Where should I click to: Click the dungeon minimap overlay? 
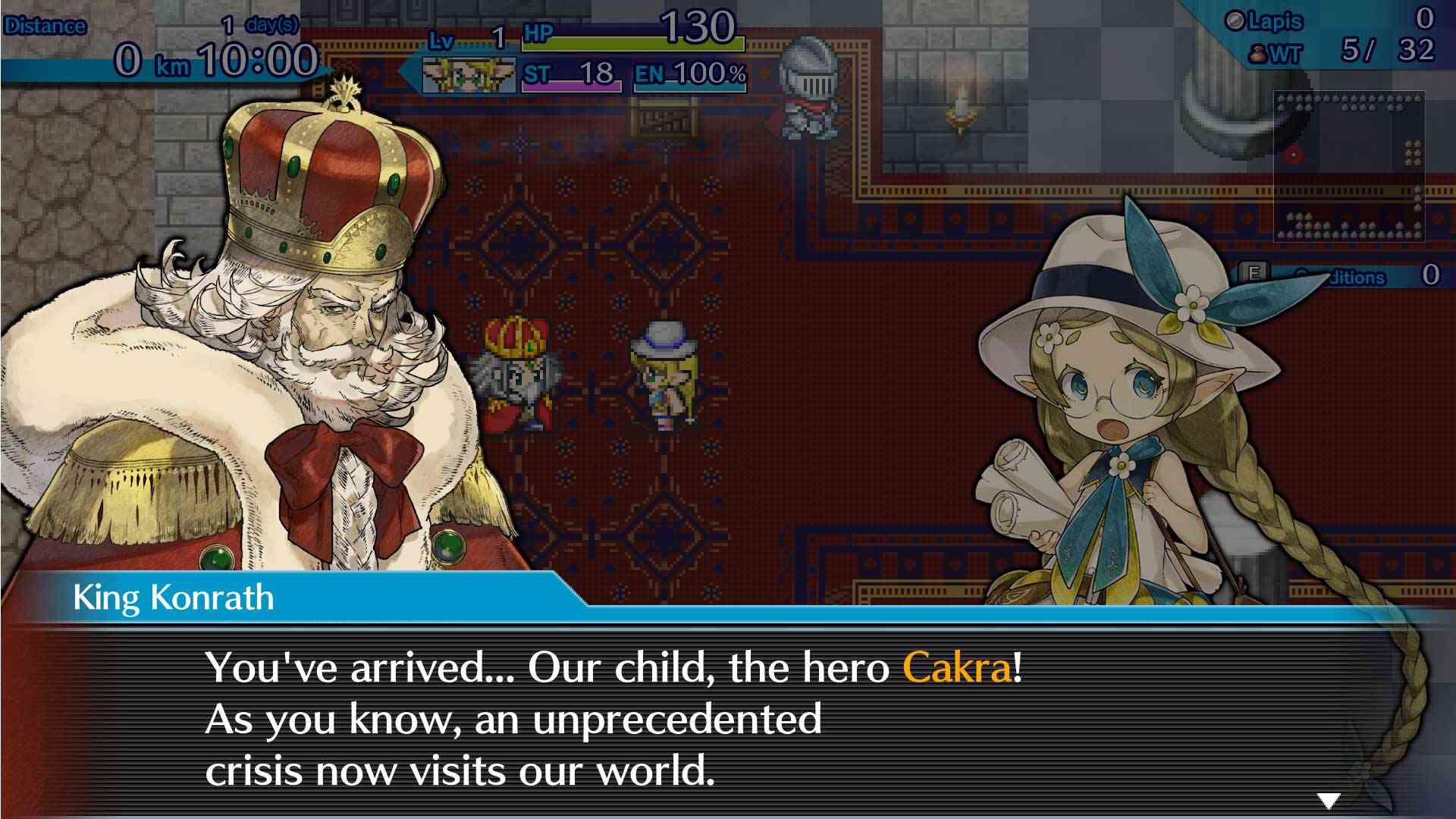[x=1348, y=166]
